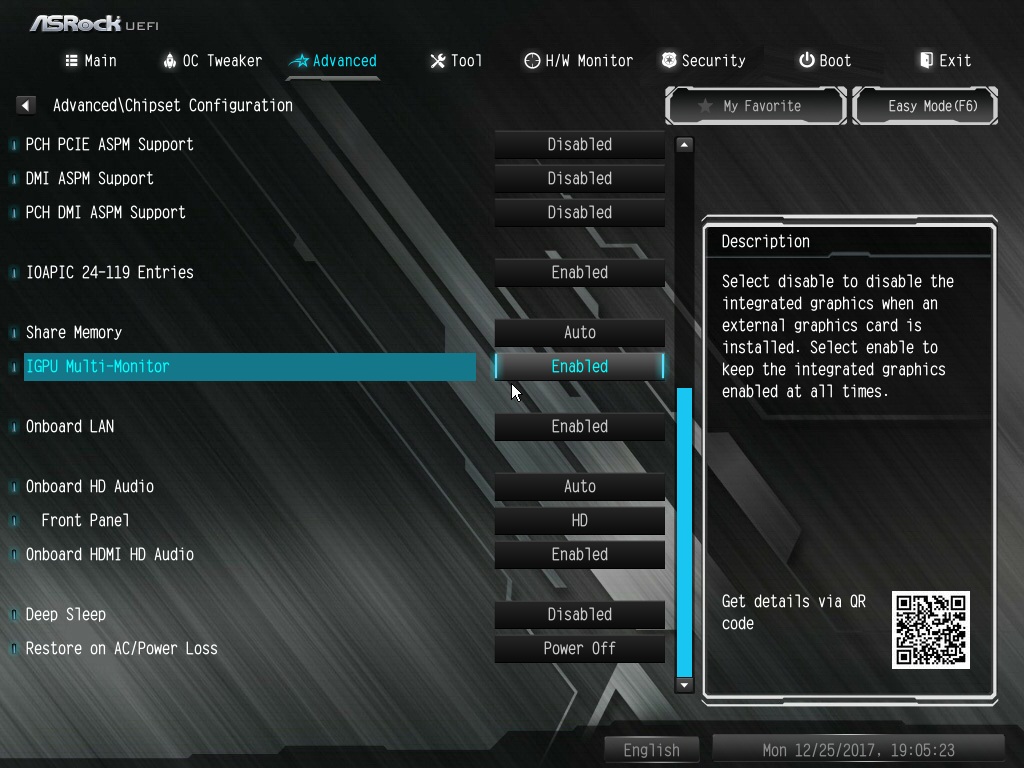1024x768 pixels.
Task: Change the Onboard LAN setting value
Action: (579, 427)
